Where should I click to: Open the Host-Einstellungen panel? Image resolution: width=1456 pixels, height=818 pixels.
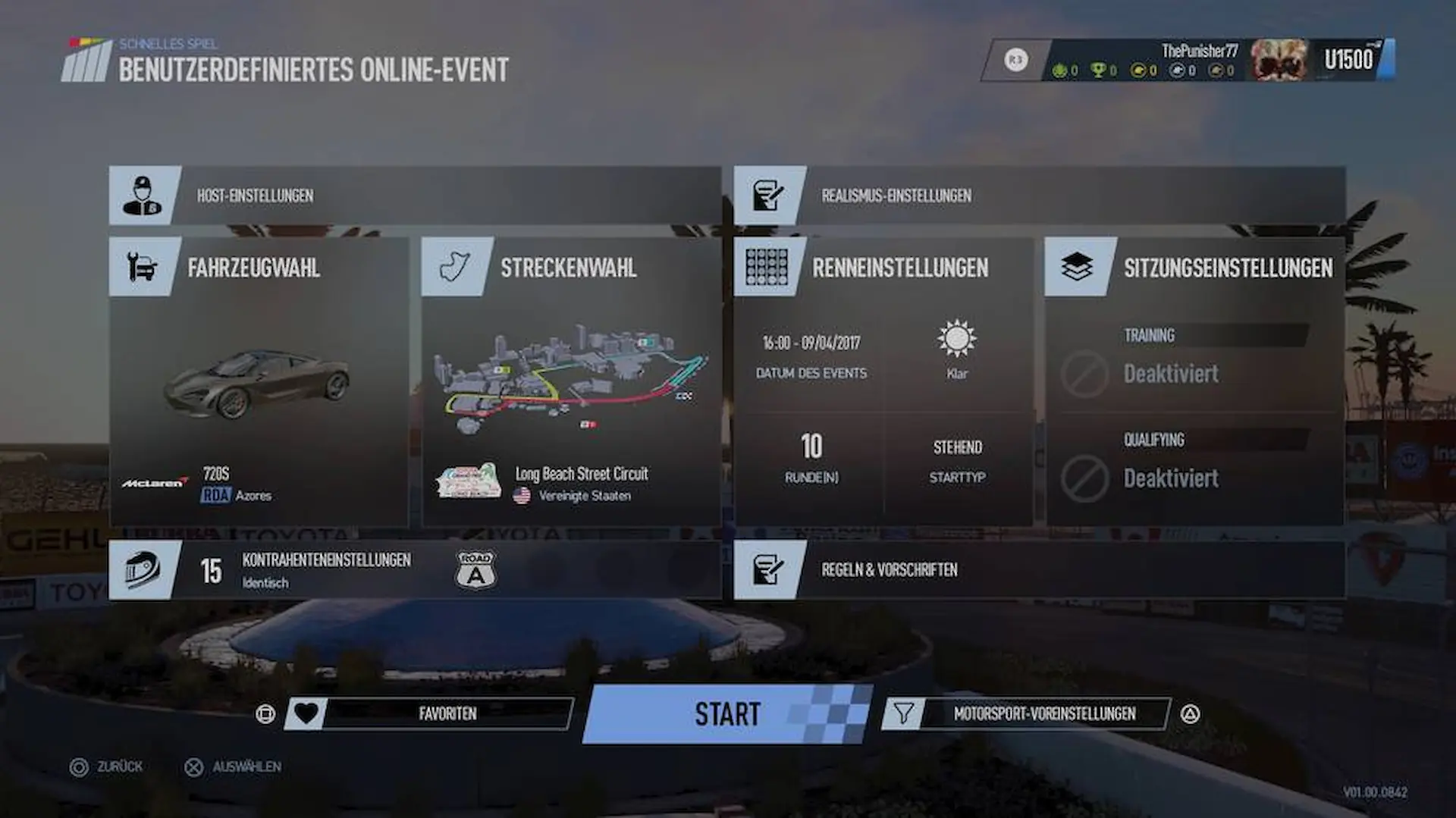tap(414, 196)
